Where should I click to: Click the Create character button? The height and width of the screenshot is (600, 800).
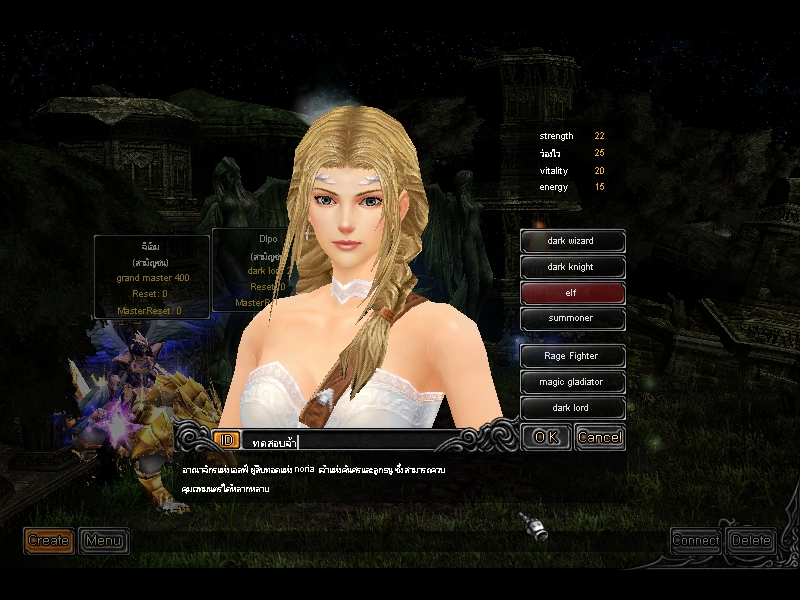48,541
